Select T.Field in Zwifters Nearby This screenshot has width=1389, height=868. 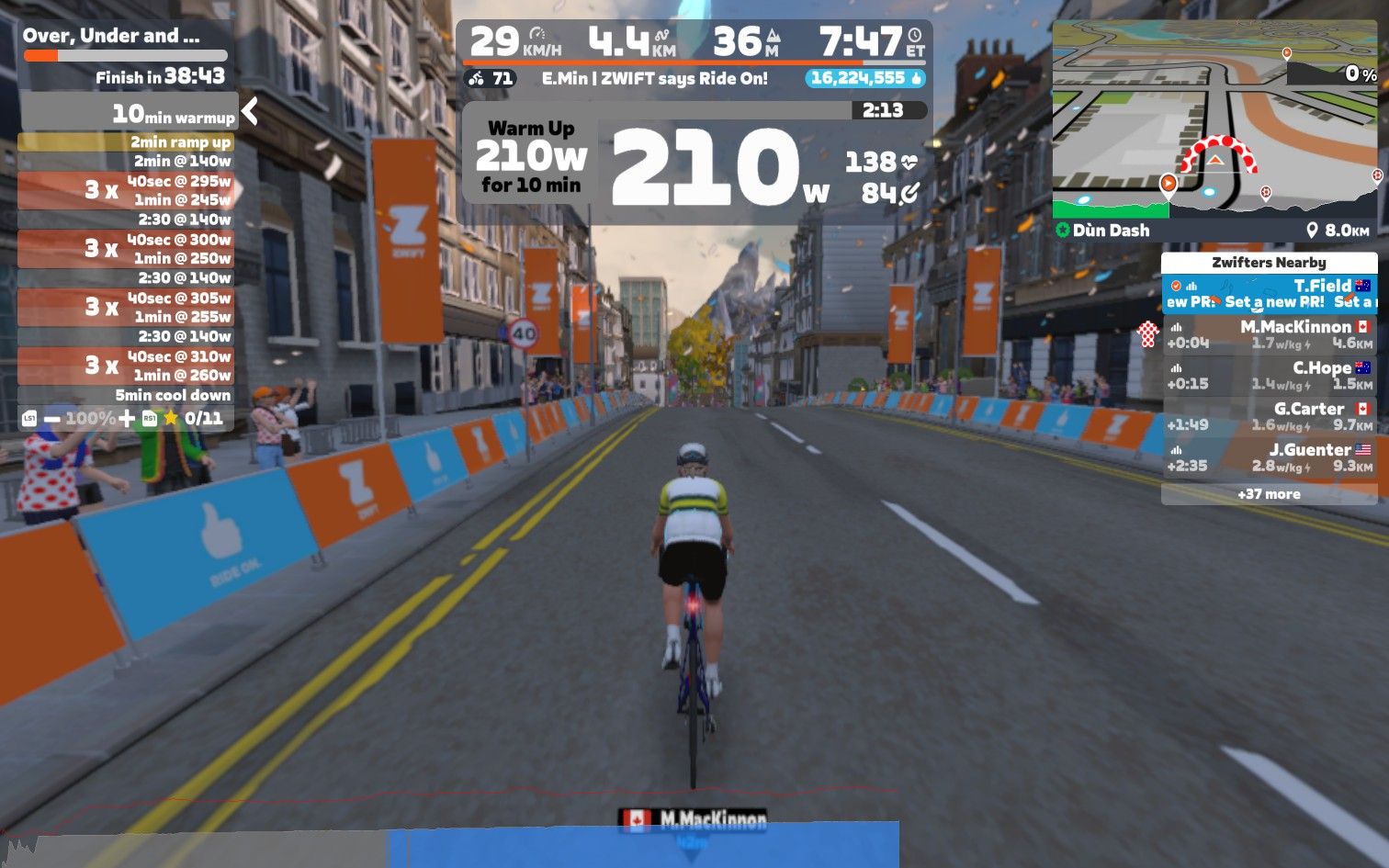[1269, 294]
